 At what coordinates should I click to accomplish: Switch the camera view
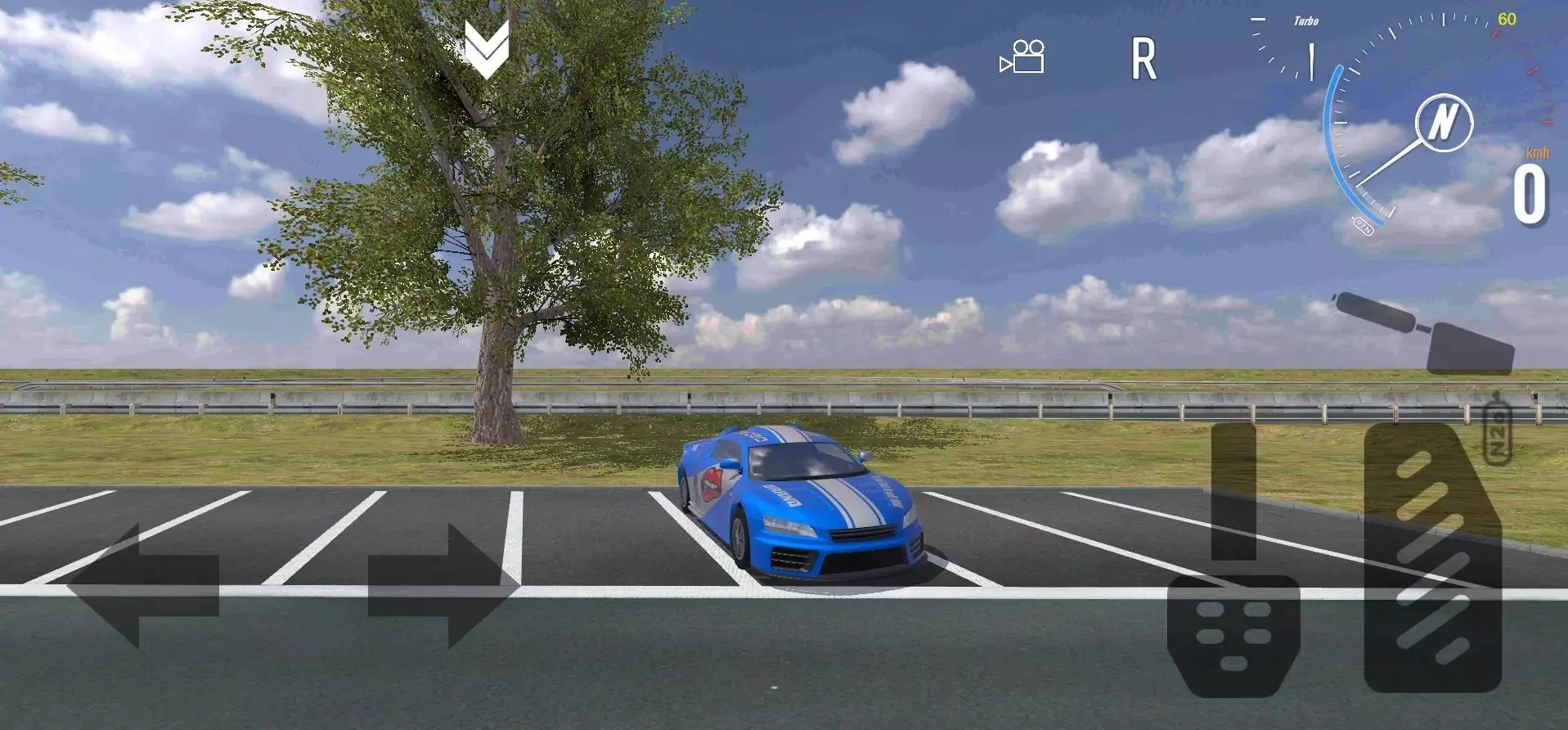[x=1022, y=57]
